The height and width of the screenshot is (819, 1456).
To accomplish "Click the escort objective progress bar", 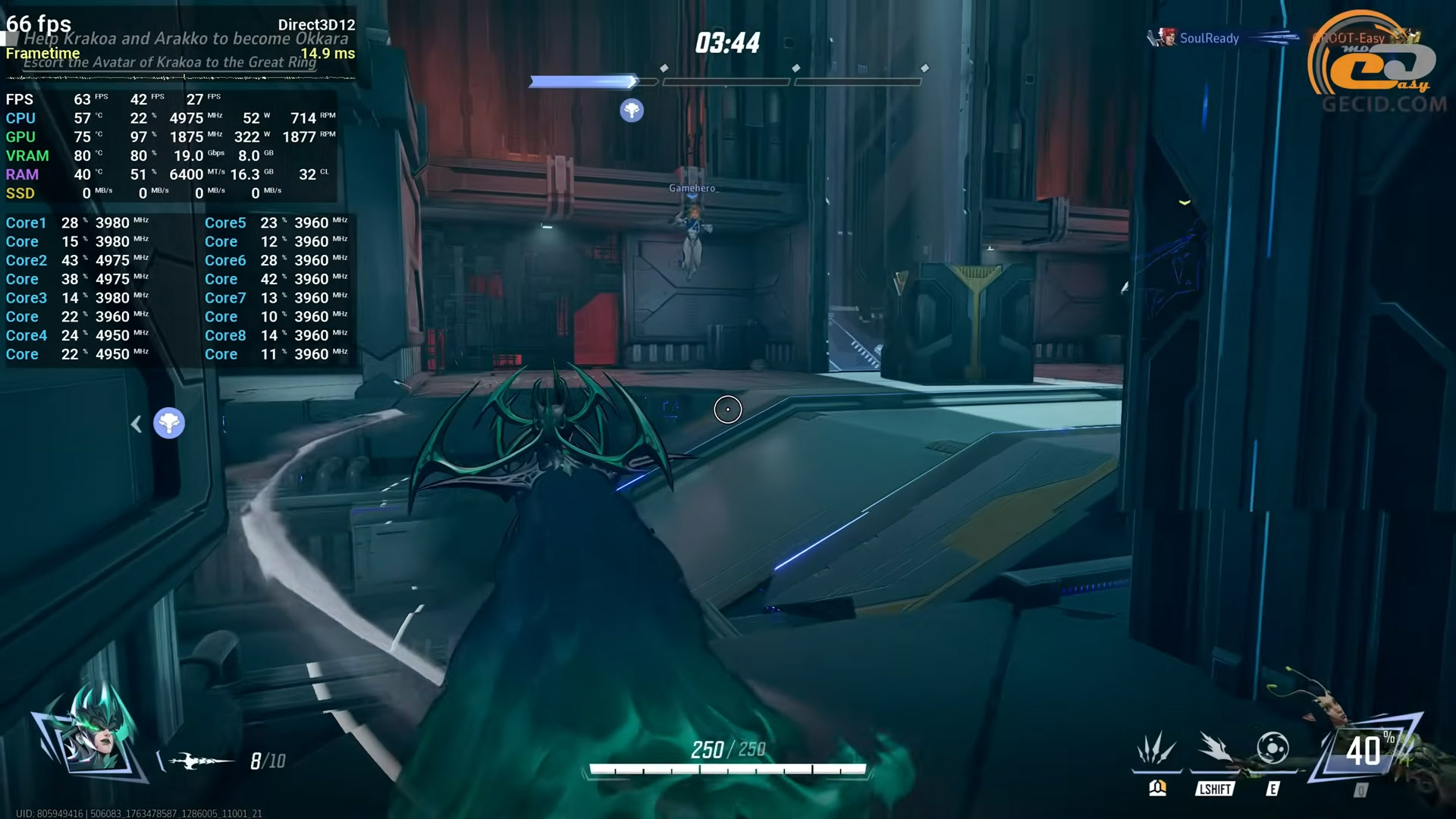I will click(726, 81).
